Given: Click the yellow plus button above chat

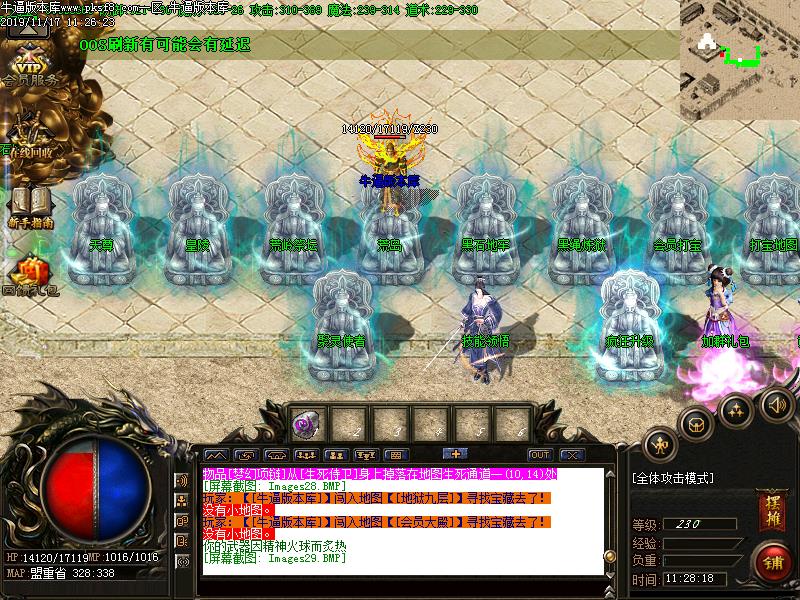Looking at the screenshot, I should 453,454.
